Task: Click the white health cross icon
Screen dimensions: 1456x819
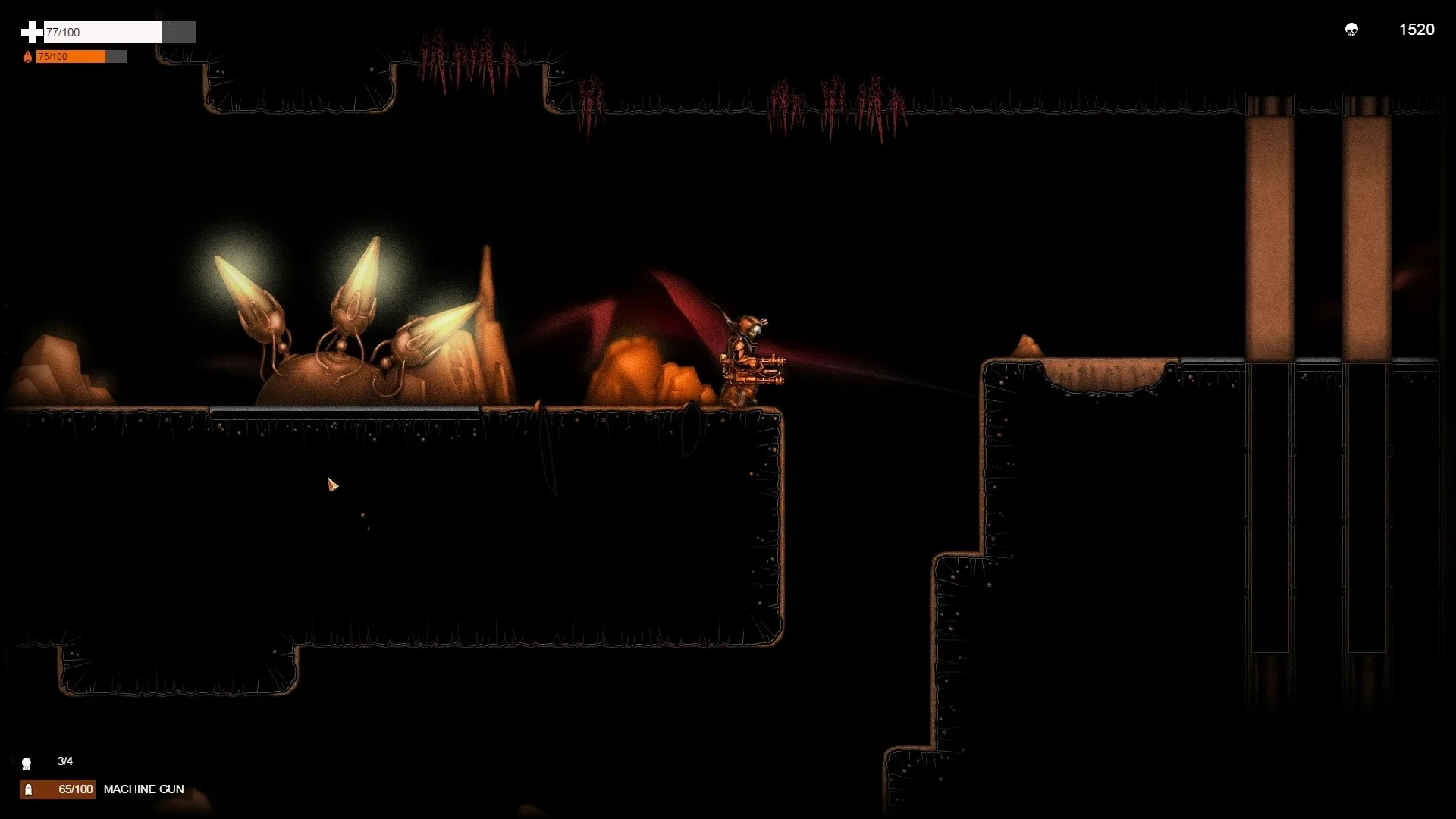Action: coord(32,32)
